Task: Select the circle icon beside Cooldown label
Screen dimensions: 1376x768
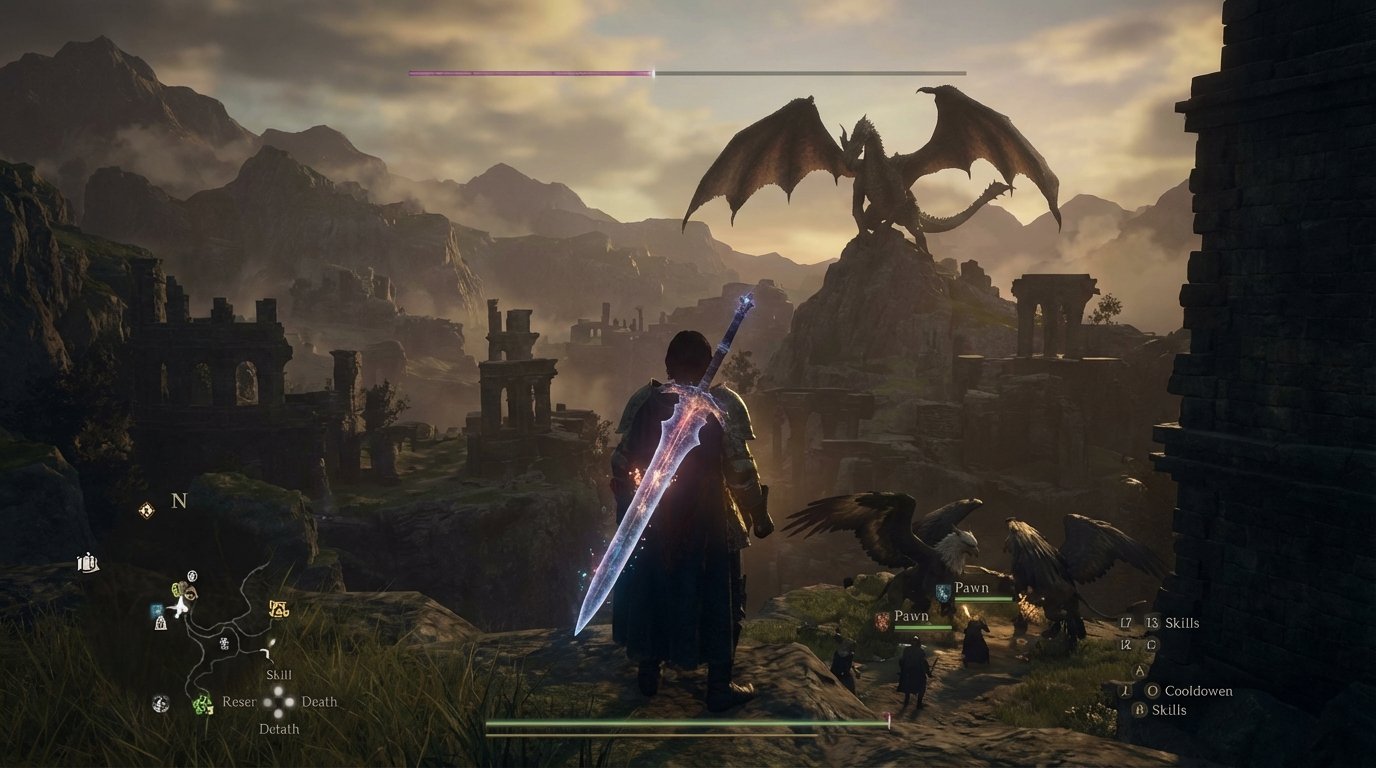Action: pyautogui.click(x=1153, y=691)
